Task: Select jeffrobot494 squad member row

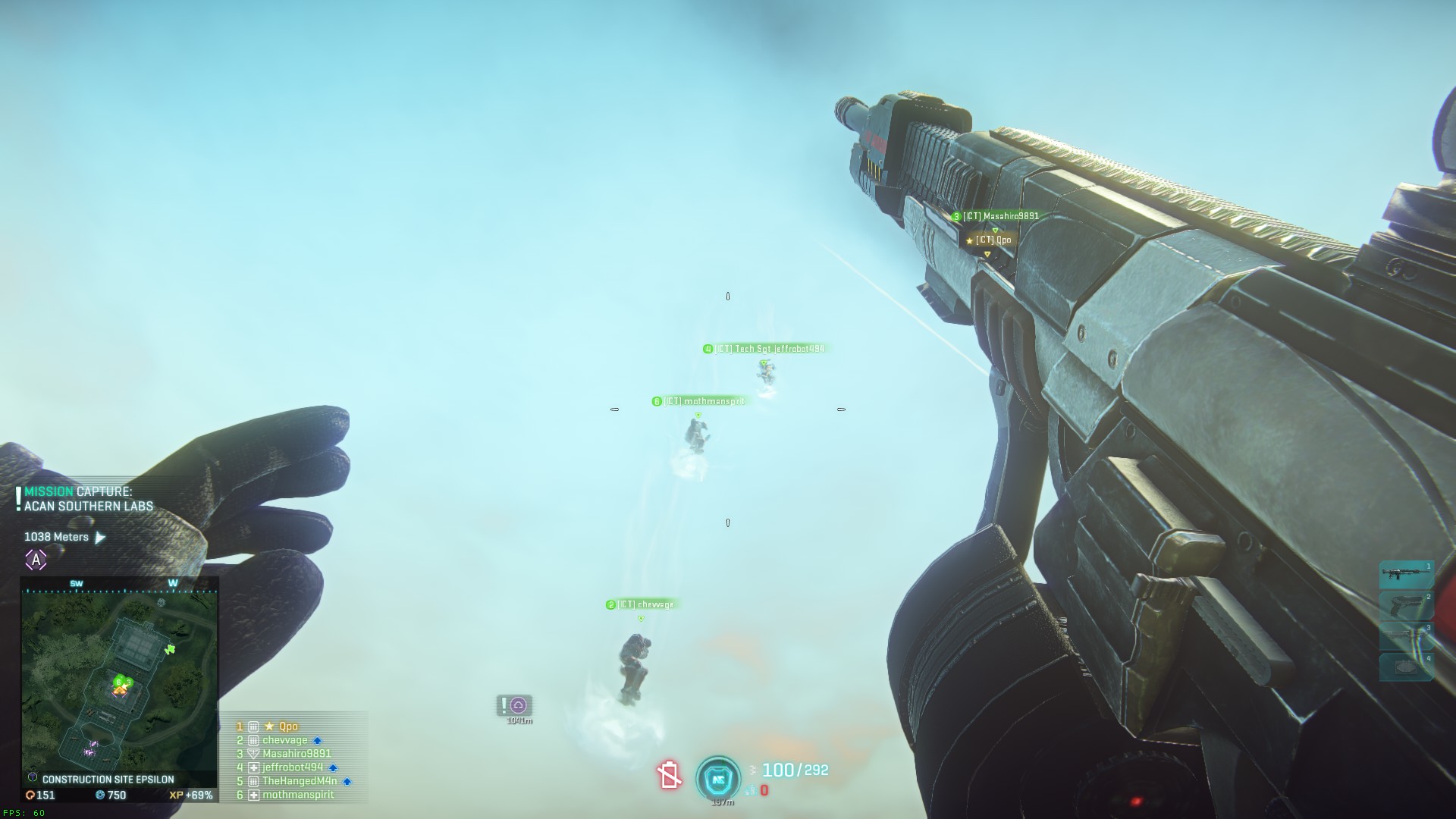Action: tap(293, 767)
